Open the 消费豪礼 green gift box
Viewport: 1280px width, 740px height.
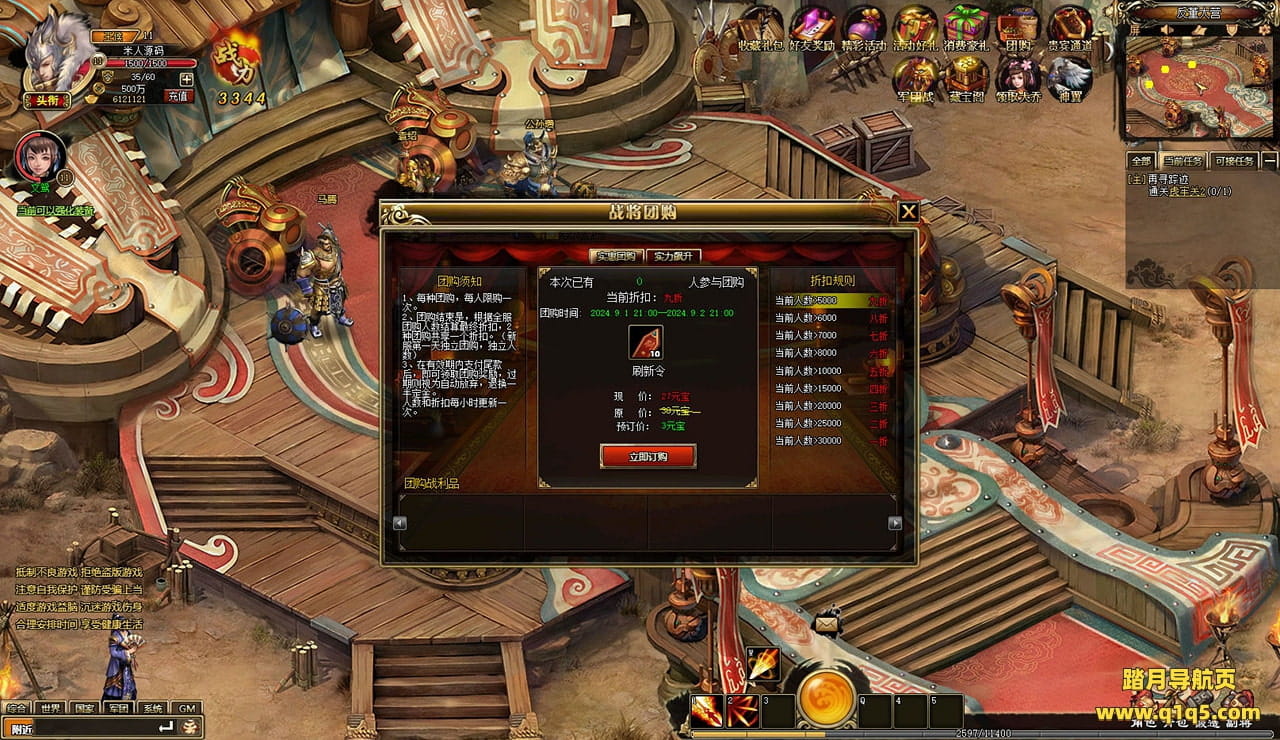tap(966, 26)
